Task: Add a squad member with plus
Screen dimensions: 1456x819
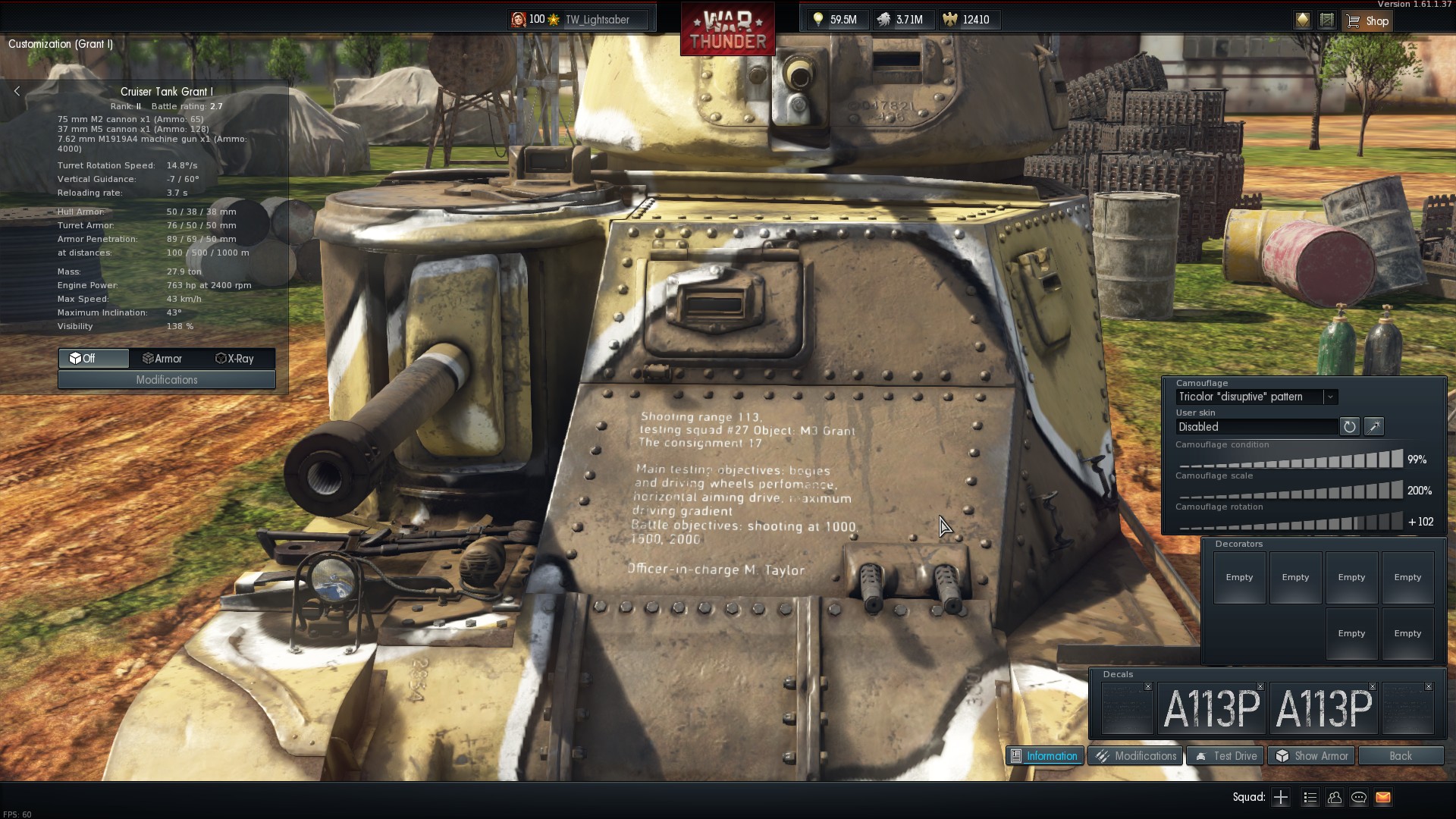Action: [x=1281, y=797]
